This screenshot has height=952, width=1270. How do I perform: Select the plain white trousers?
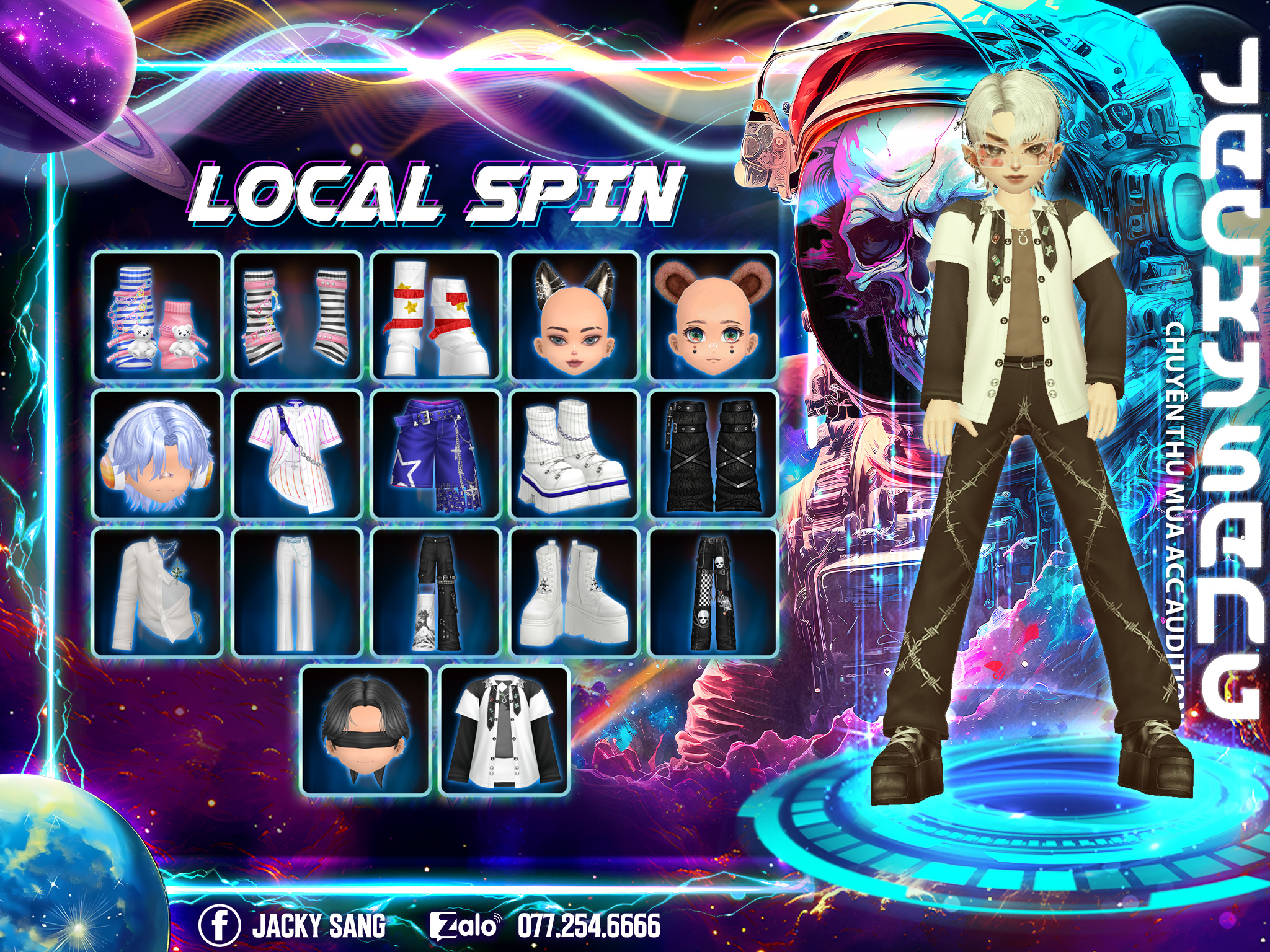[x=297, y=592]
